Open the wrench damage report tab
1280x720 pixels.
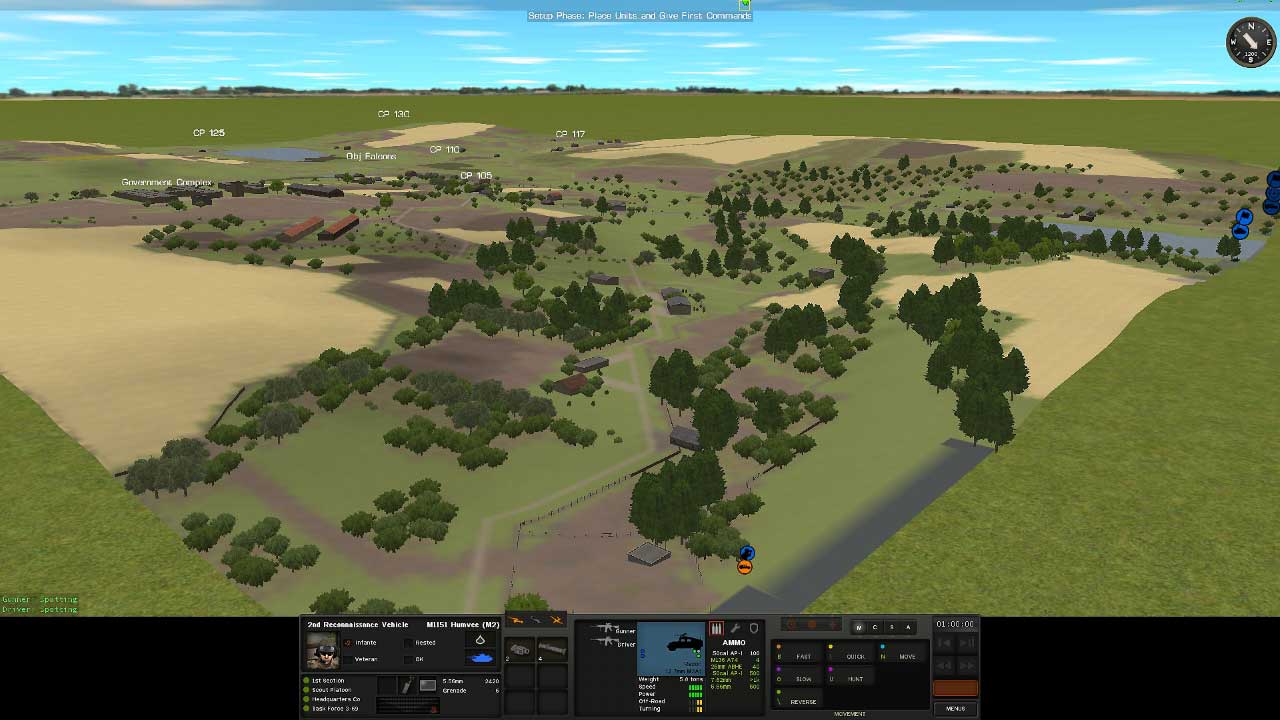coord(735,629)
